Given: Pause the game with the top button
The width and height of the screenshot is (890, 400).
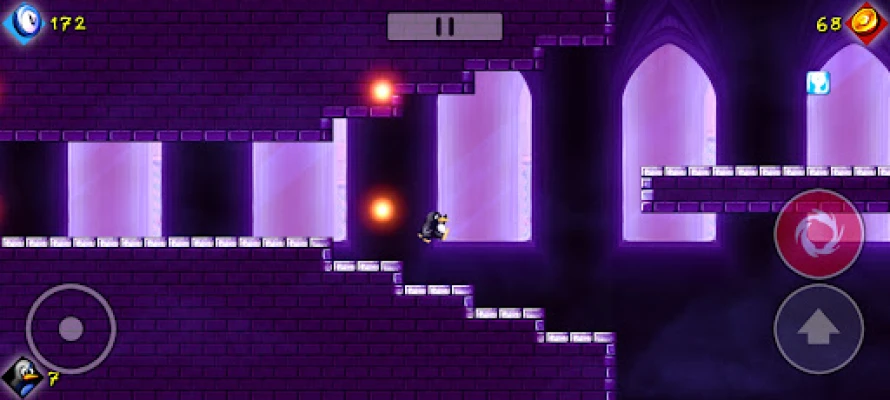Looking at the screenshot, I should (445, 26).
